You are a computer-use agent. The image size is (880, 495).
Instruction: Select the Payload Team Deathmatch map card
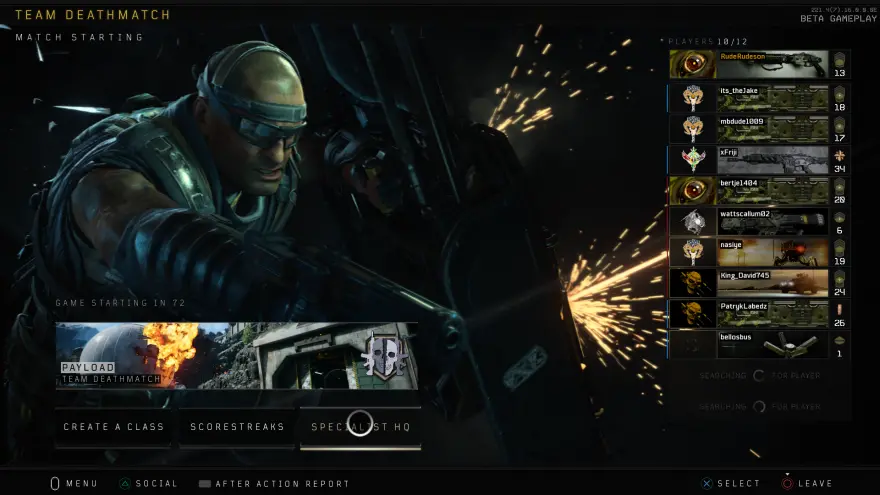(x=237, y=355)
